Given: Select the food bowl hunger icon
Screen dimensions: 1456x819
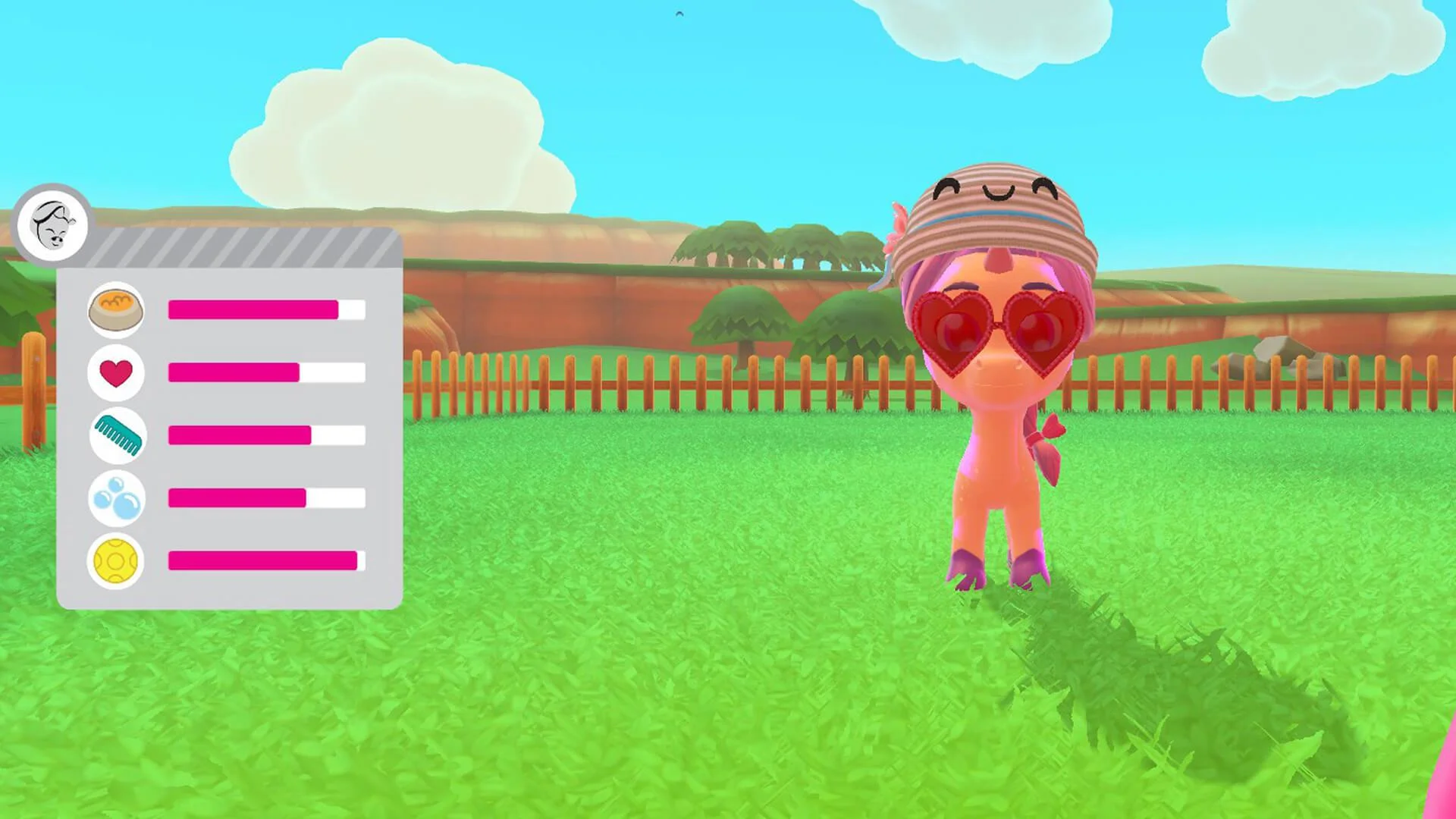Looking at the screenshot, I should (118, 309).
